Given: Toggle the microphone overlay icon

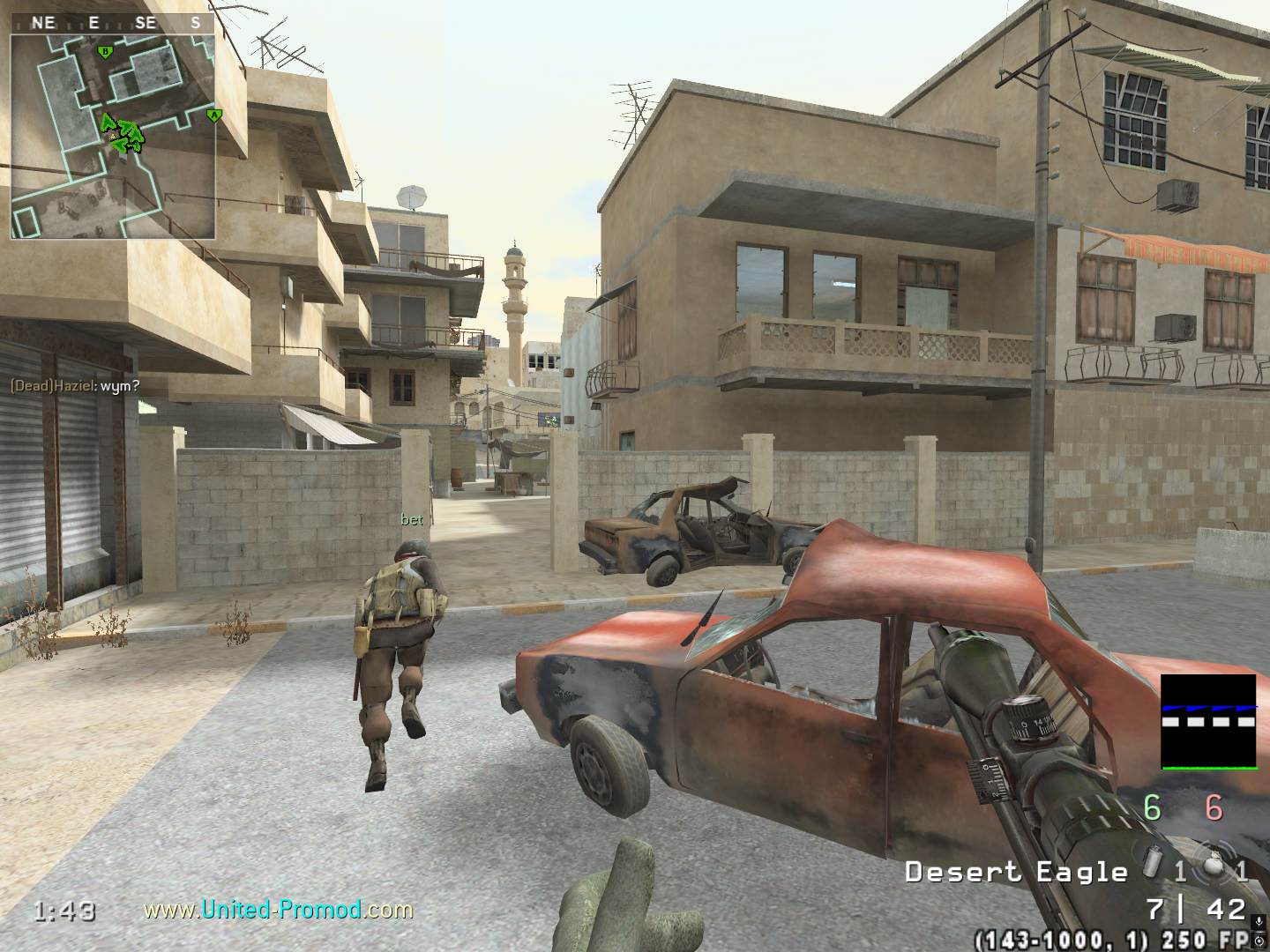Looking at the screenshot, I should click(1259, 922).
